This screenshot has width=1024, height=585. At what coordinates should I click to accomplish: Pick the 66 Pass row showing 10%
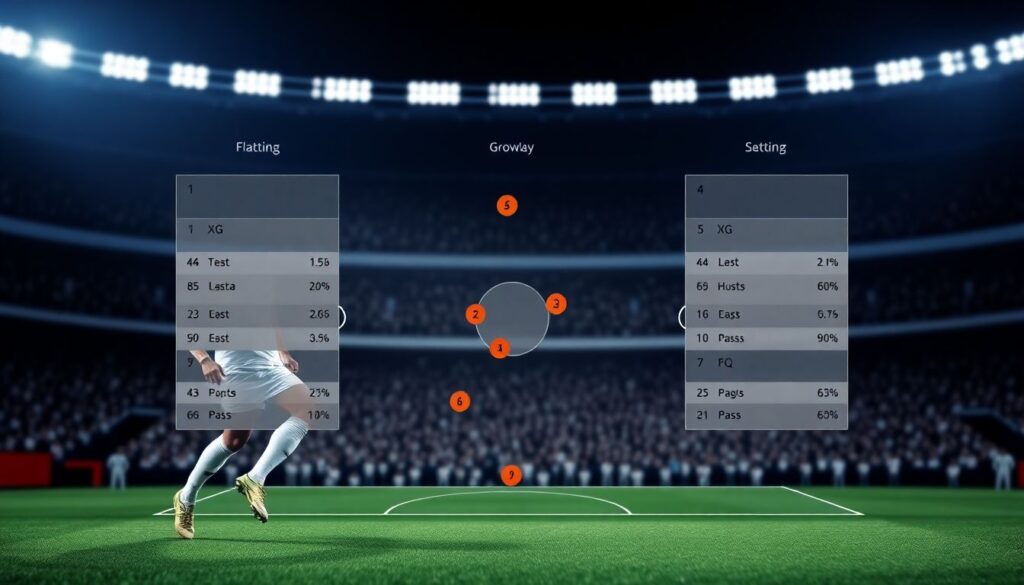pos(257,414)
